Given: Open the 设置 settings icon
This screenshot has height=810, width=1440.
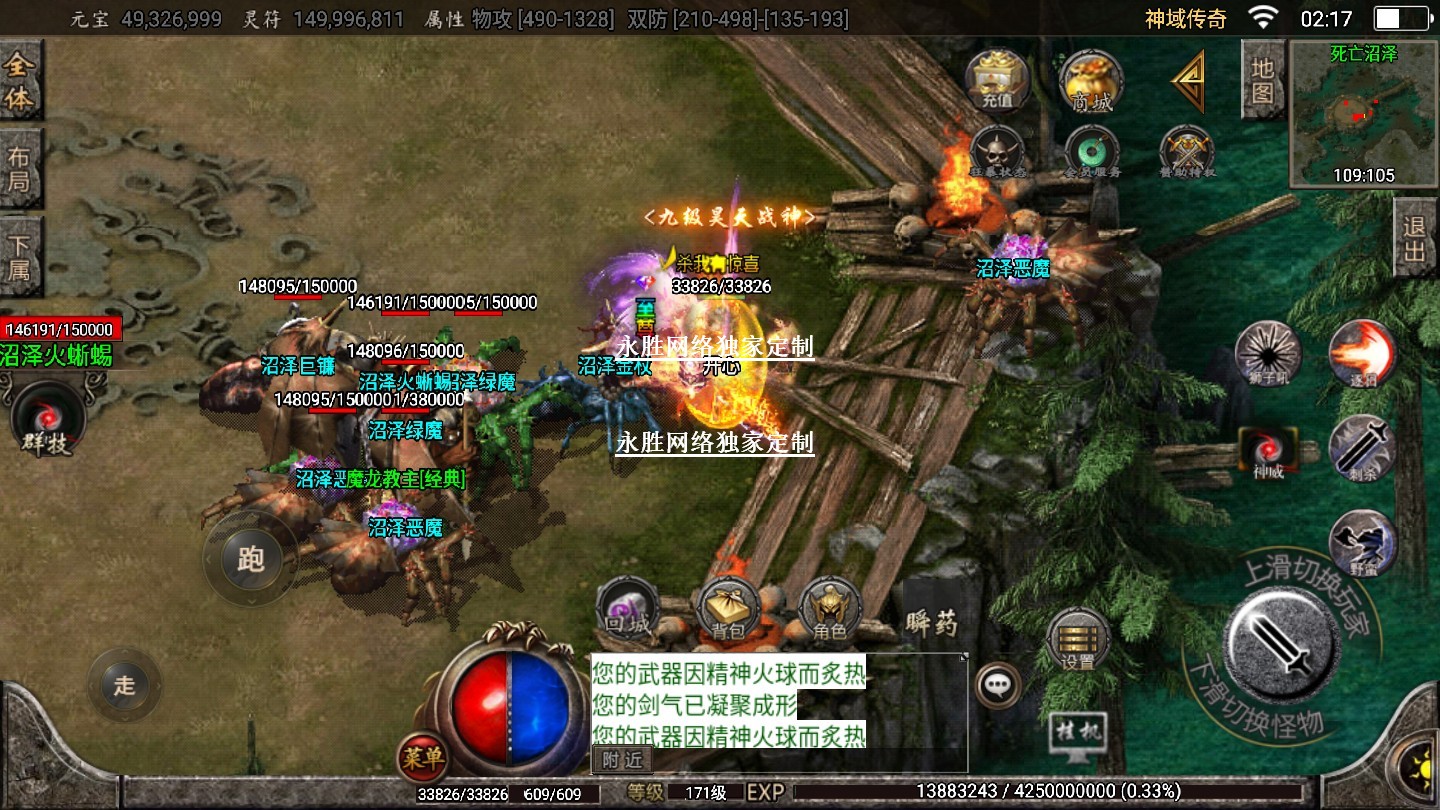Looking at the screenshot, I should (1078, 640).
